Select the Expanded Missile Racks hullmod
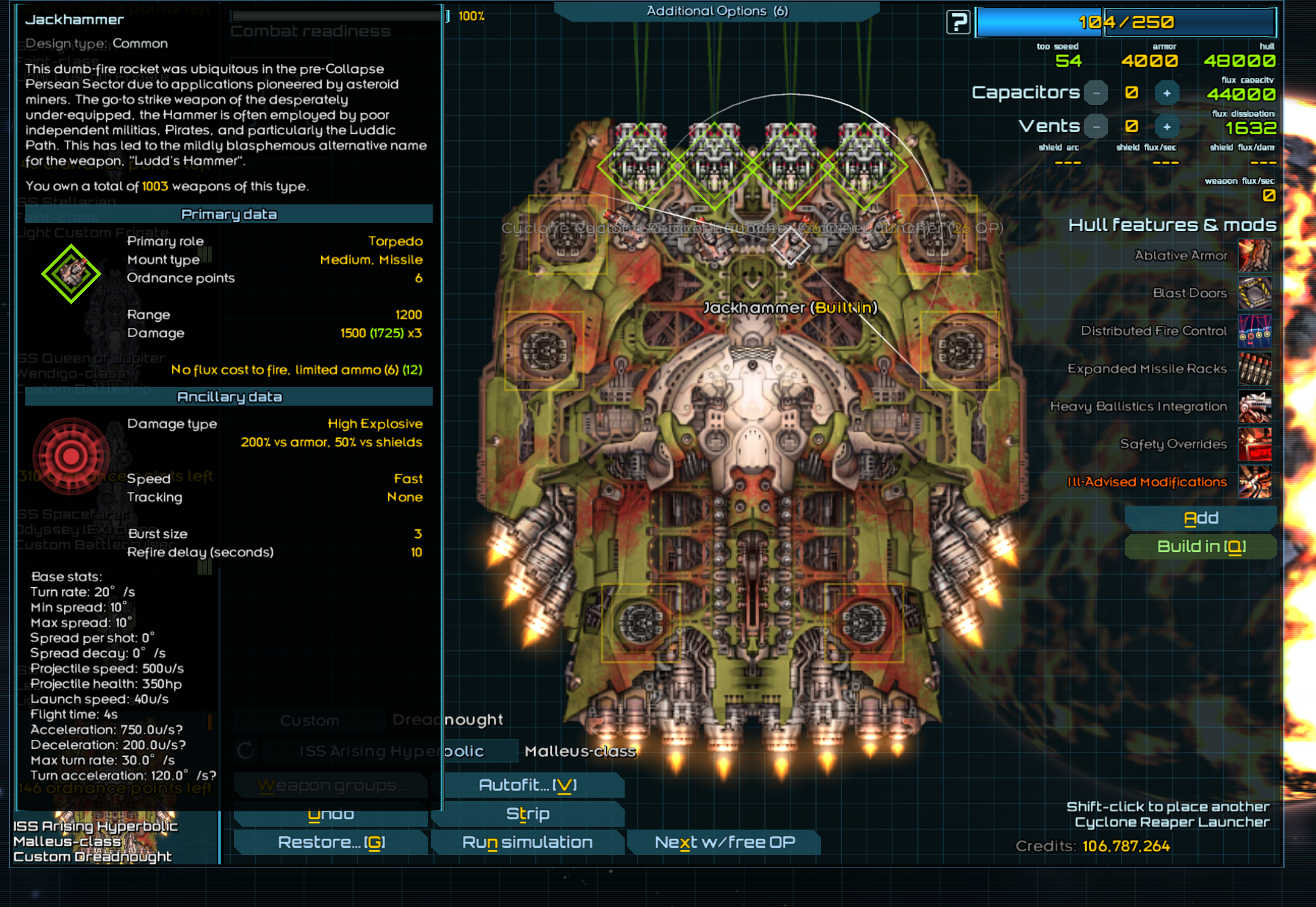This screenshot has height=907, width=1316. click(x=1254, y=369)
